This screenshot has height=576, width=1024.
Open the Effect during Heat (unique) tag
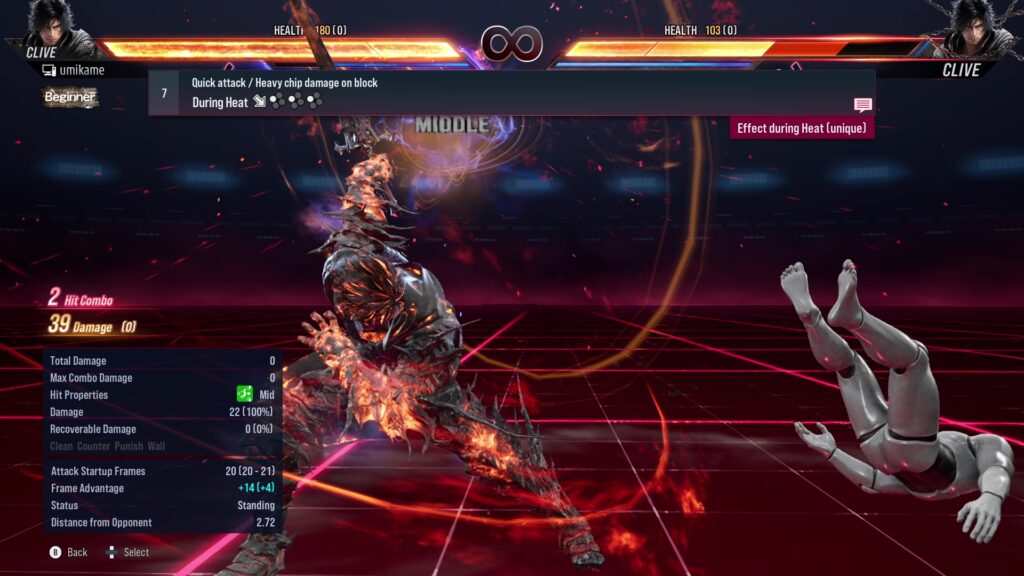pyautogui.click(x=802, y=128)
